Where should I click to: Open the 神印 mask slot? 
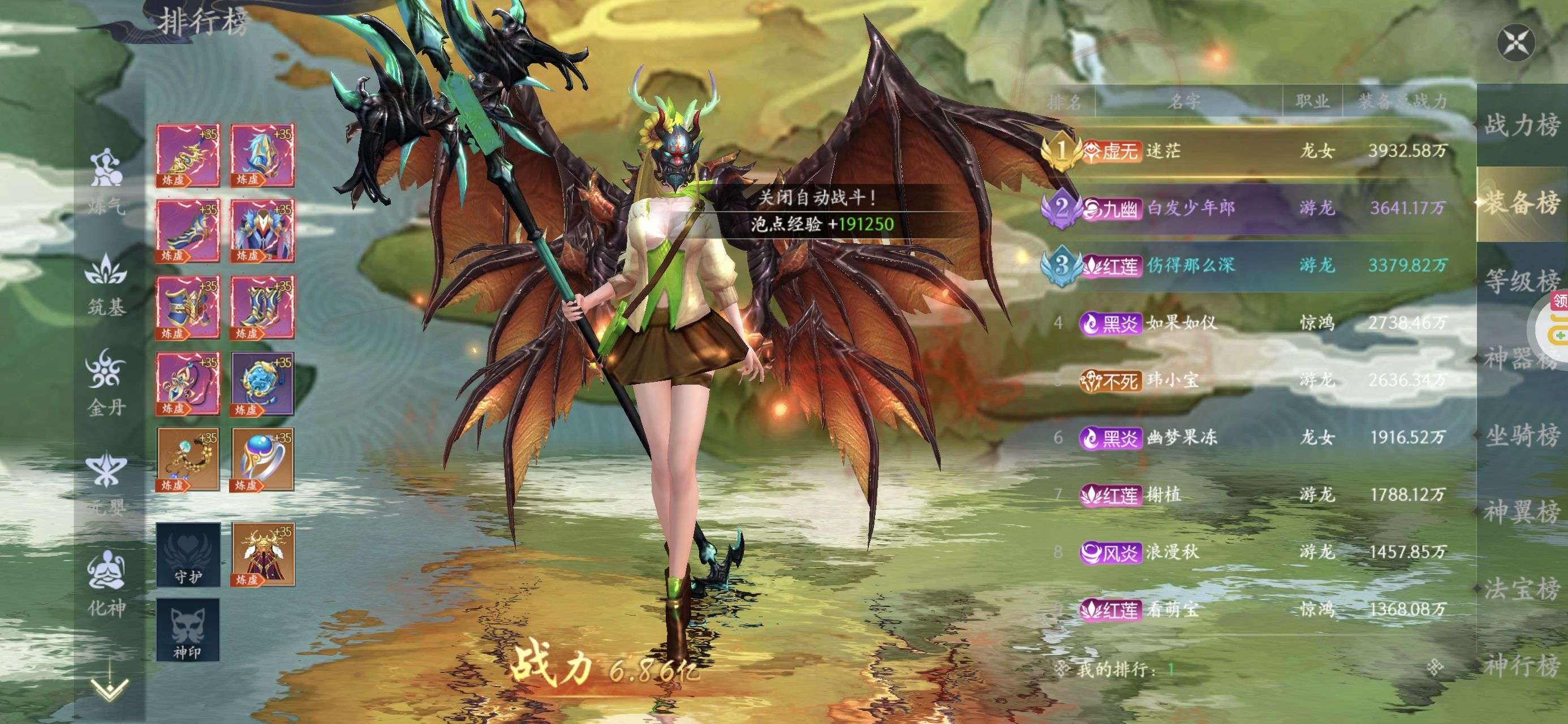coord(187,630)
